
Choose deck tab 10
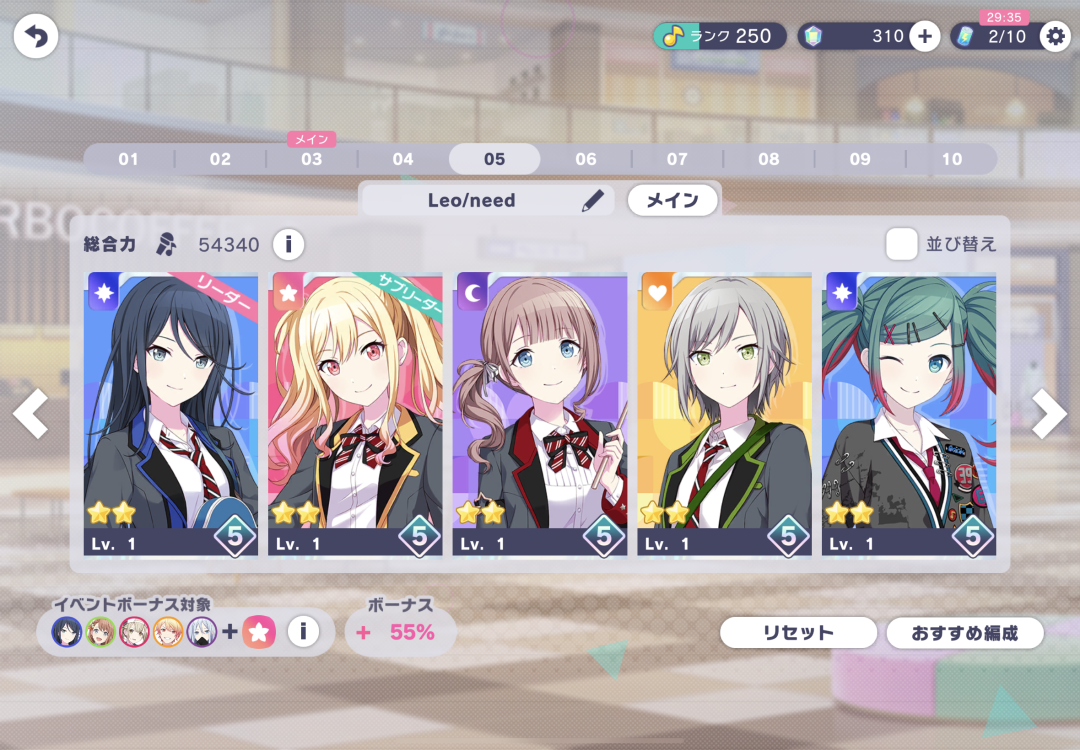pos(951,159)
